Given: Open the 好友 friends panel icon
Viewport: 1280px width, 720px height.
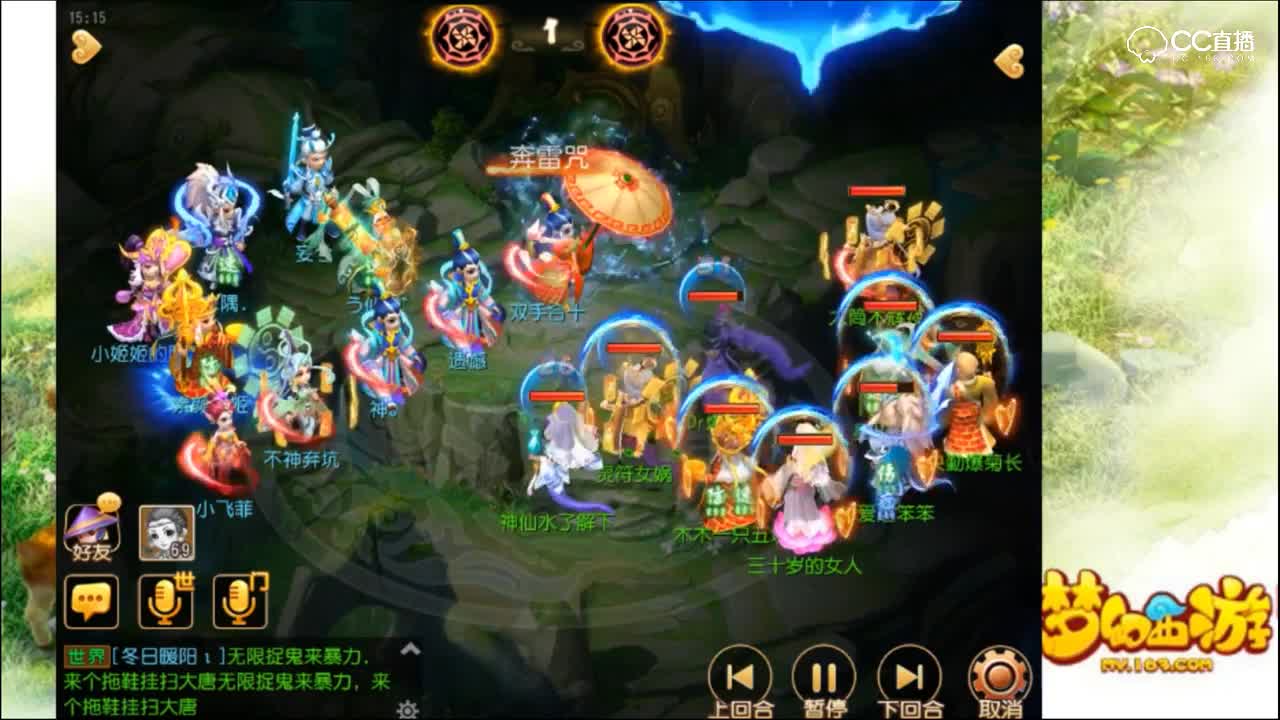Looking at the screenshot, I should (93, 534).
